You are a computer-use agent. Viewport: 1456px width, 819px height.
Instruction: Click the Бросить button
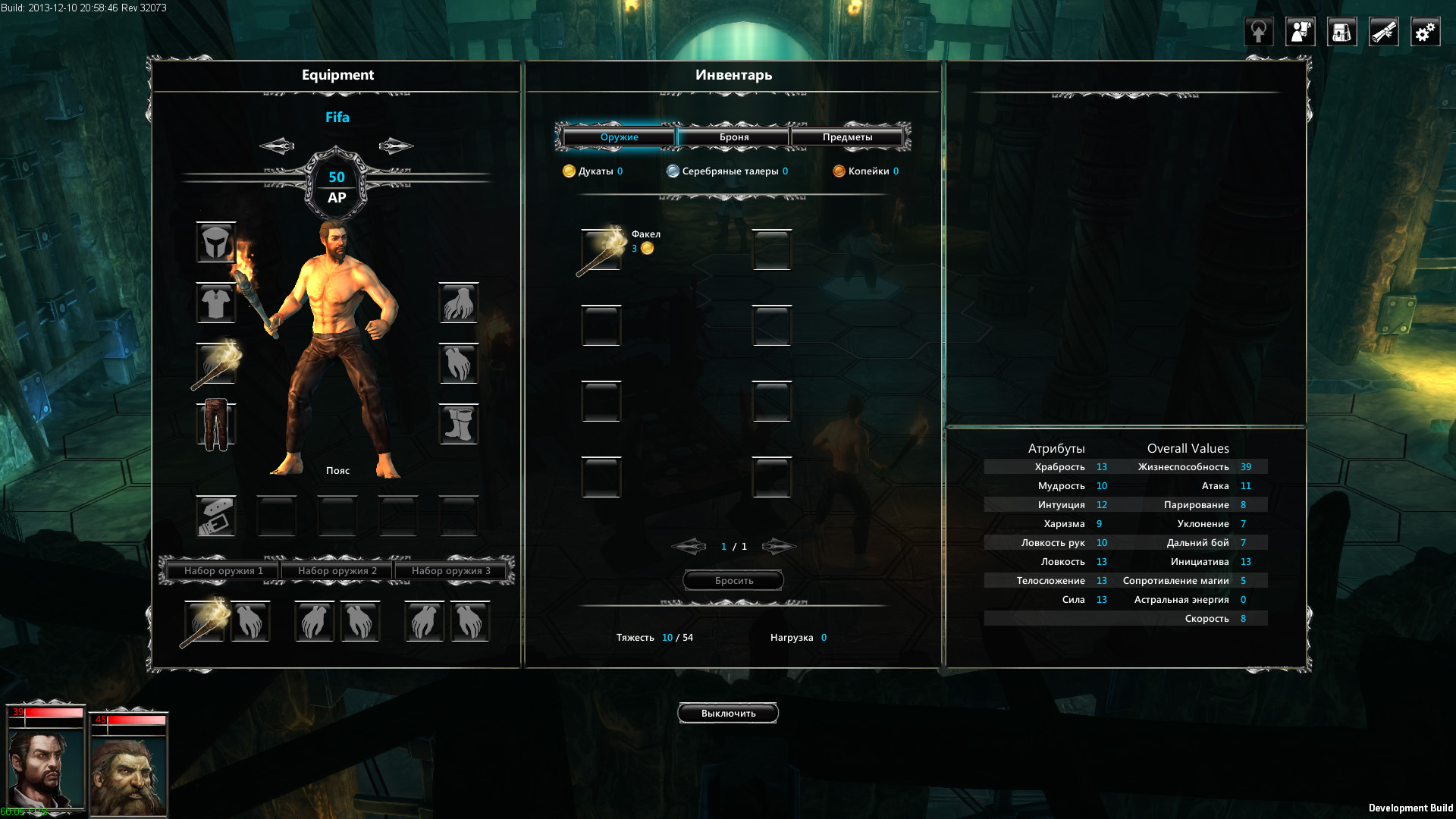tap(733, 581)
